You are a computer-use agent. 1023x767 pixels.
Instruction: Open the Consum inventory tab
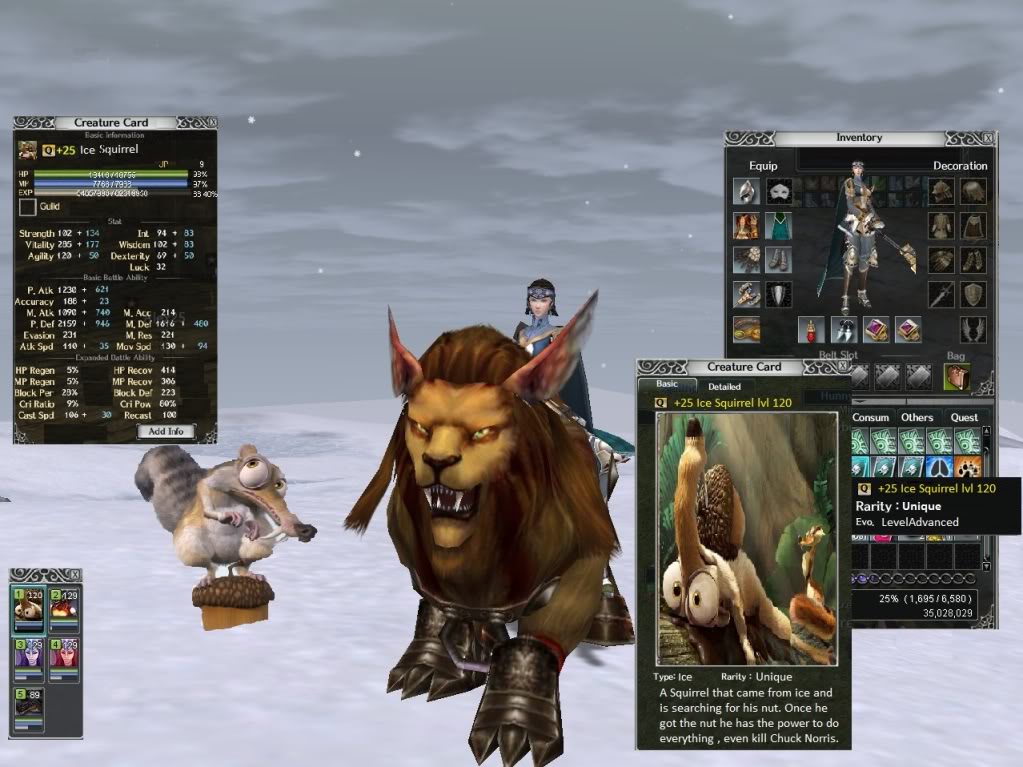871,417
